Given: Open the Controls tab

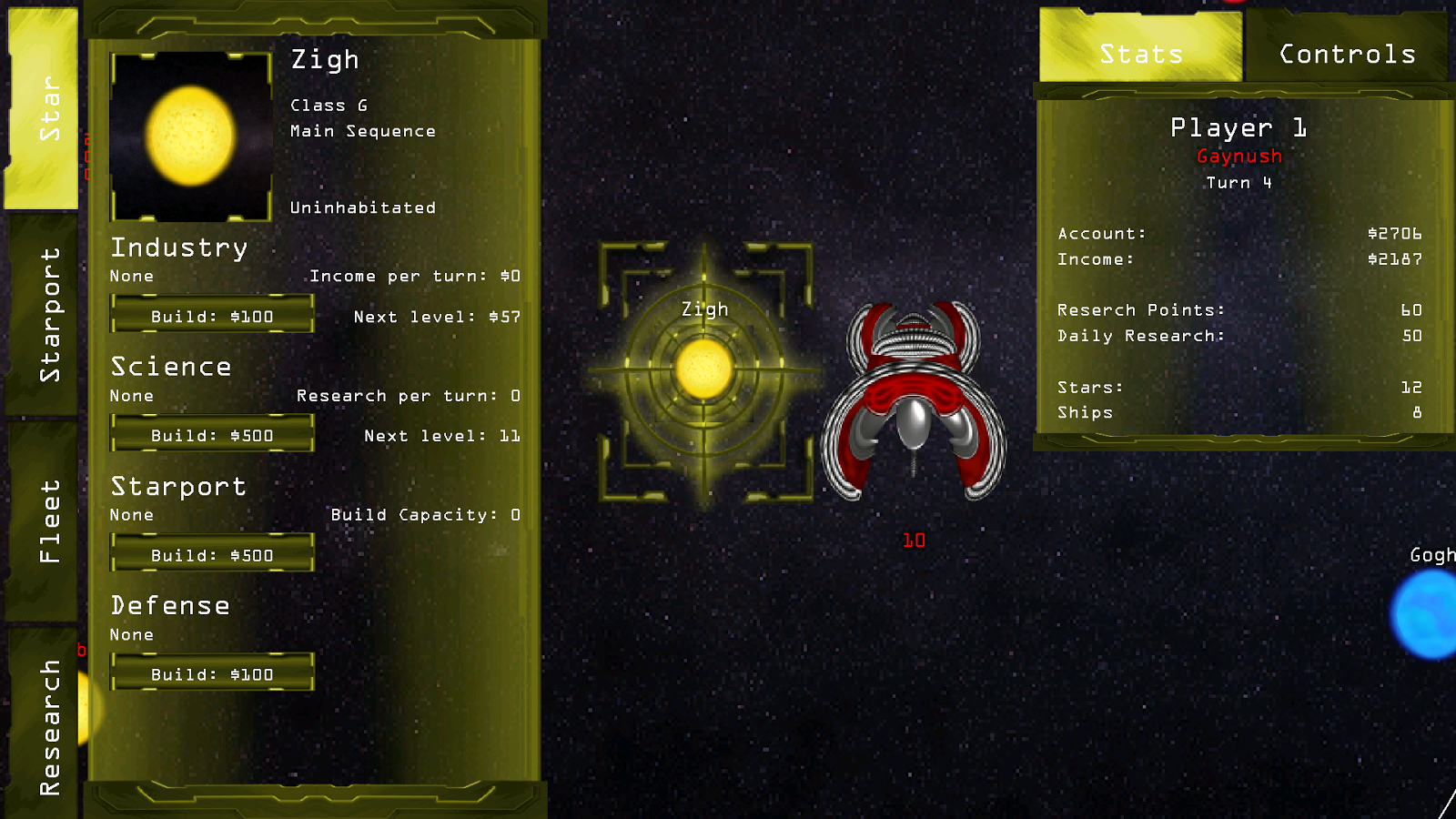Looking at the screenshot, I should tap(1345, 55).
